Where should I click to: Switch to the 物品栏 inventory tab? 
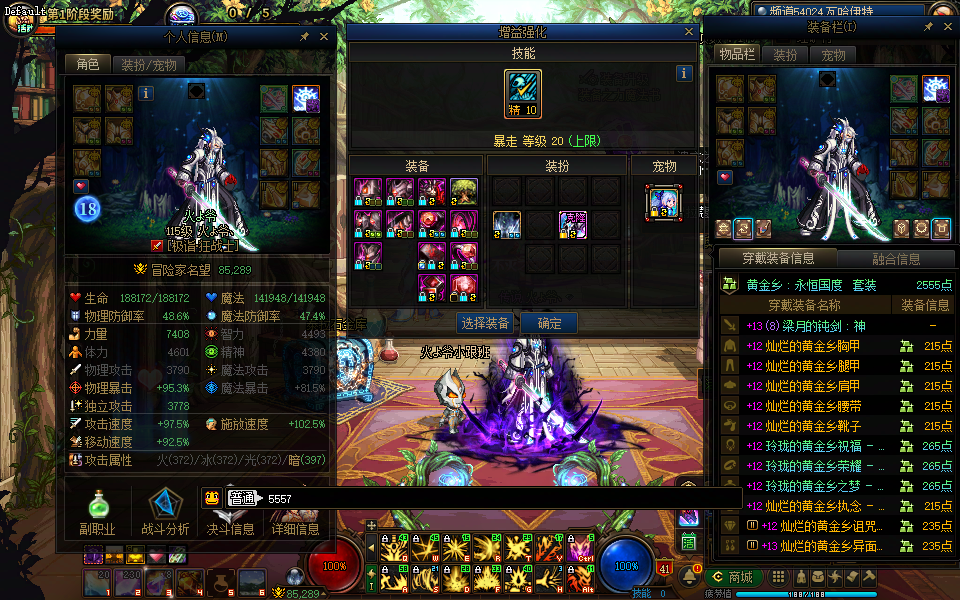737,55
